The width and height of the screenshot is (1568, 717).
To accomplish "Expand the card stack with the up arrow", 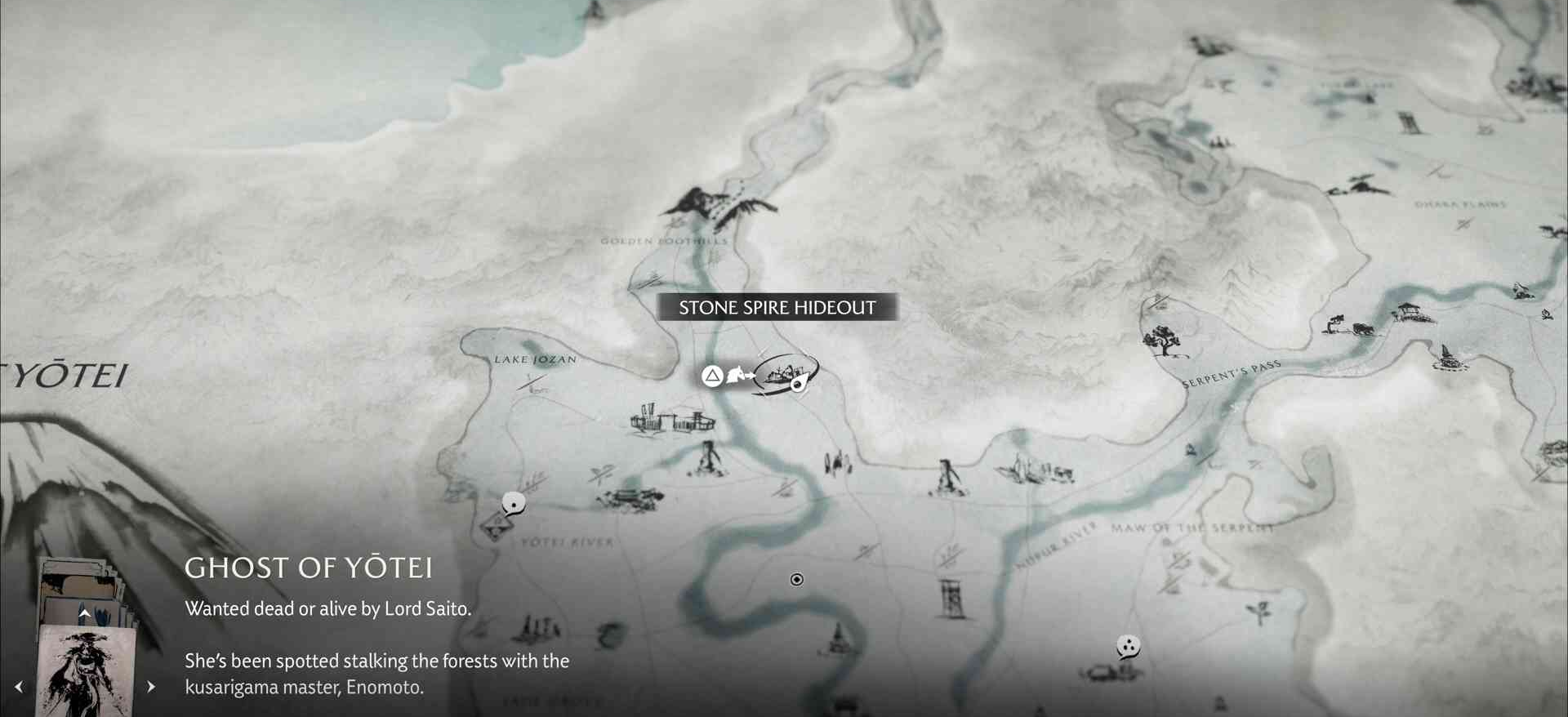I will click(84, 612).
